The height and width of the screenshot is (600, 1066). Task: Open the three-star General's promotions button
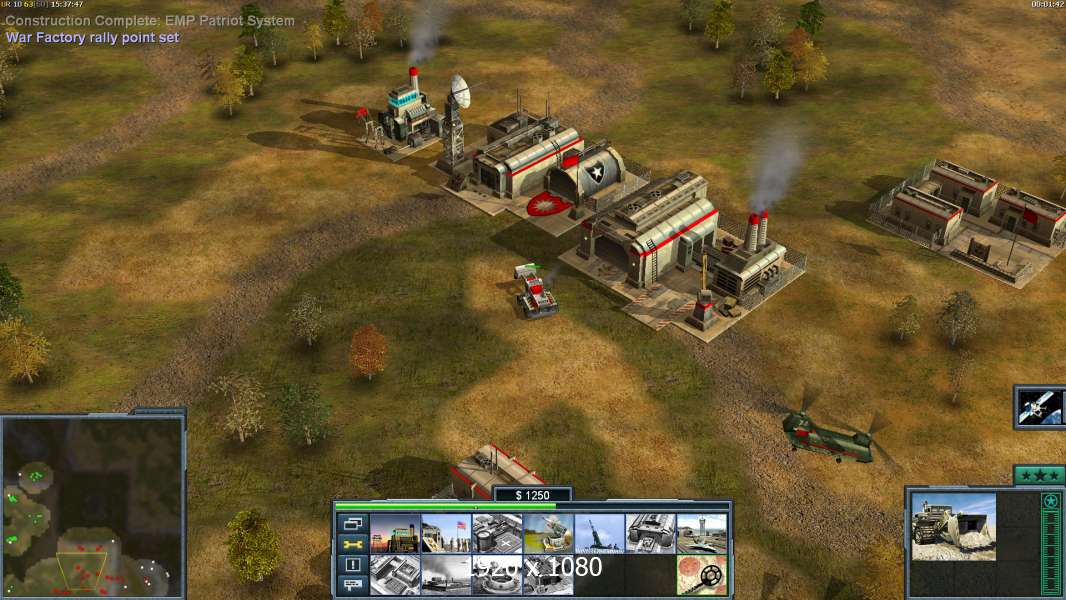coord(1038,475)
